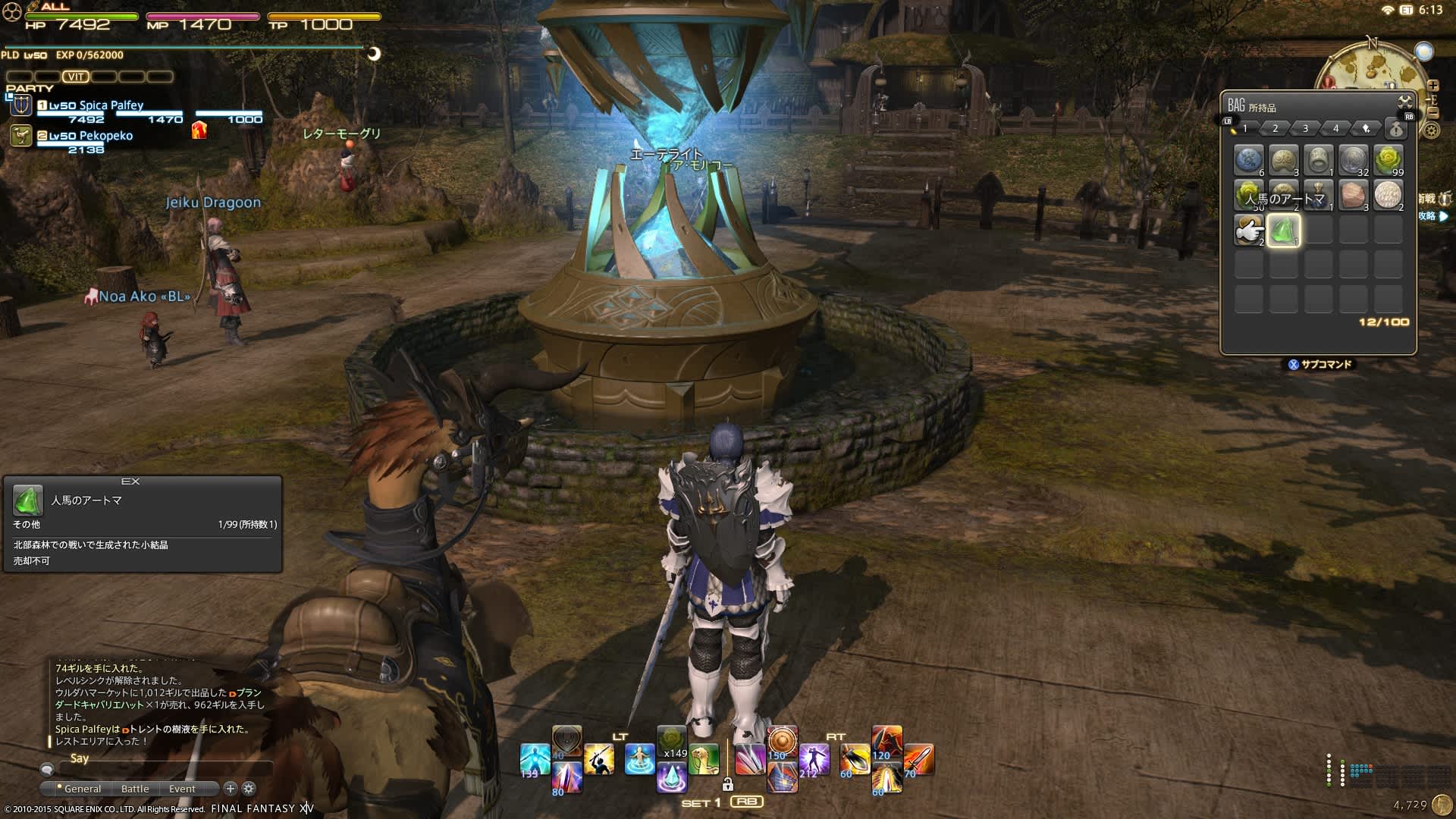Zoom in the minimap with the plus button
The image size is (1456, 819).
pyautogui.click(x=1432, y=86)
